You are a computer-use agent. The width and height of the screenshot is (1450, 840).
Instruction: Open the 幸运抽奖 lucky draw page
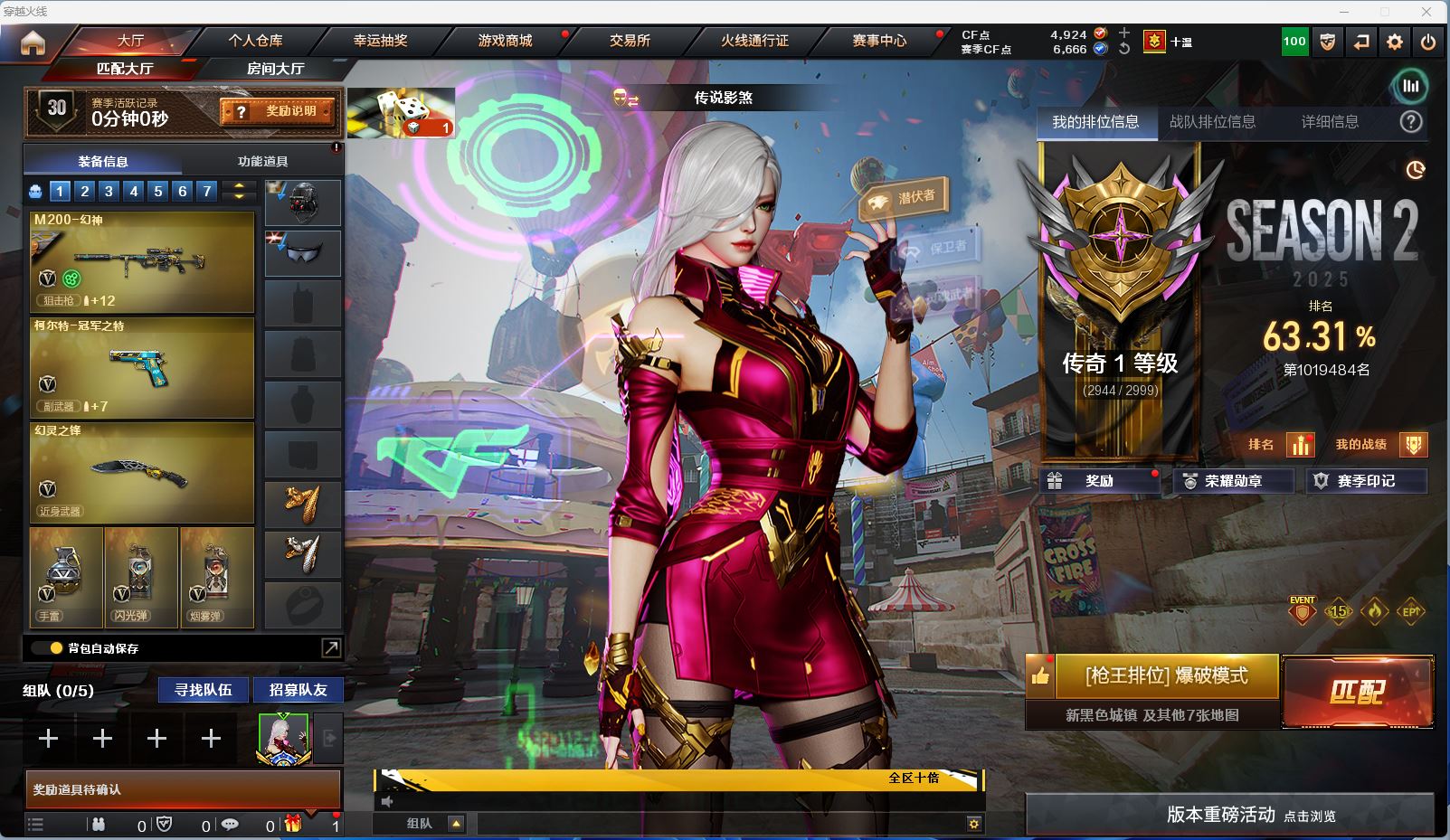point(380,41)
